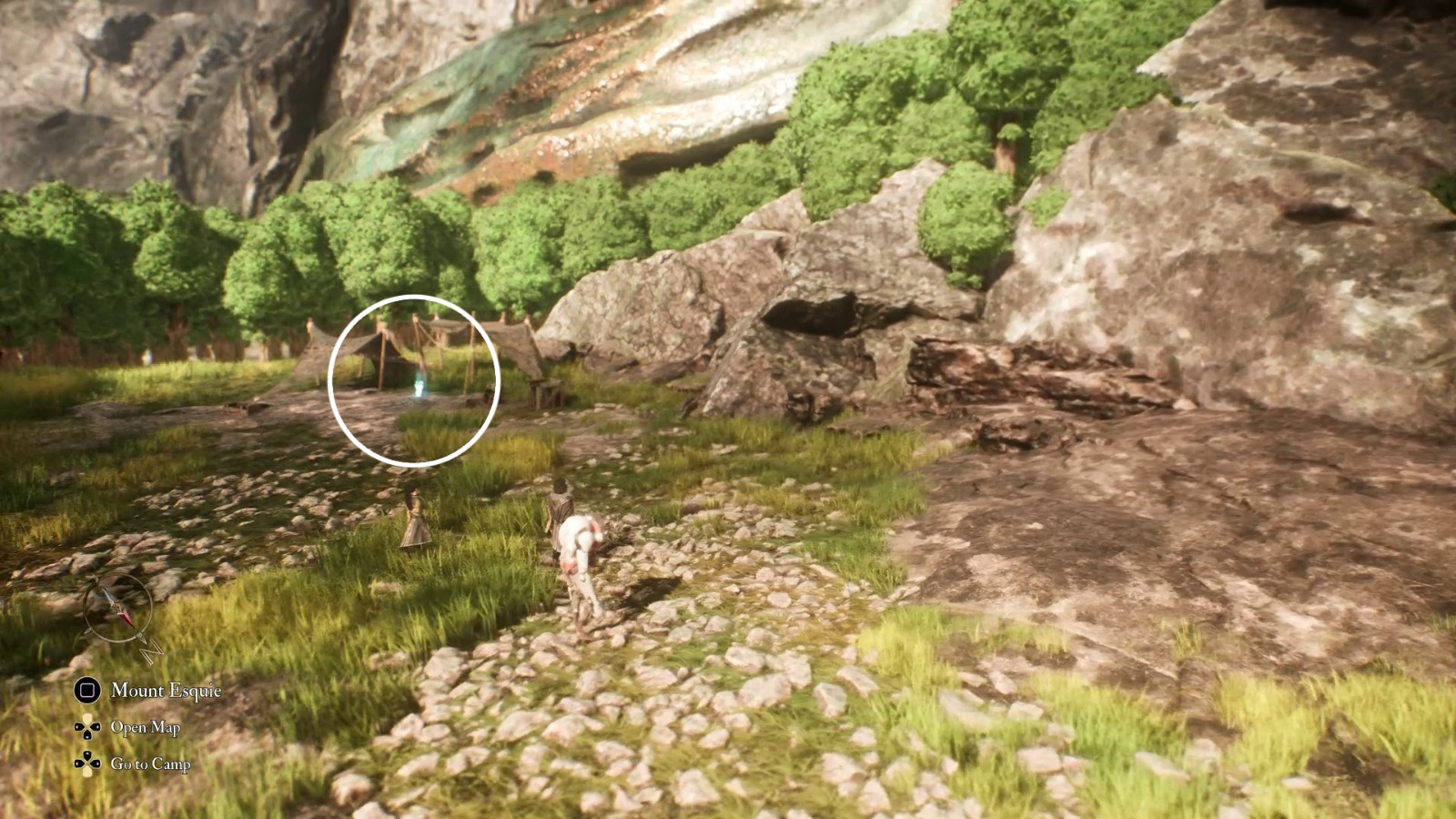
Task: Click the d-pad up Open Map icon
Action: coord(87,728)
